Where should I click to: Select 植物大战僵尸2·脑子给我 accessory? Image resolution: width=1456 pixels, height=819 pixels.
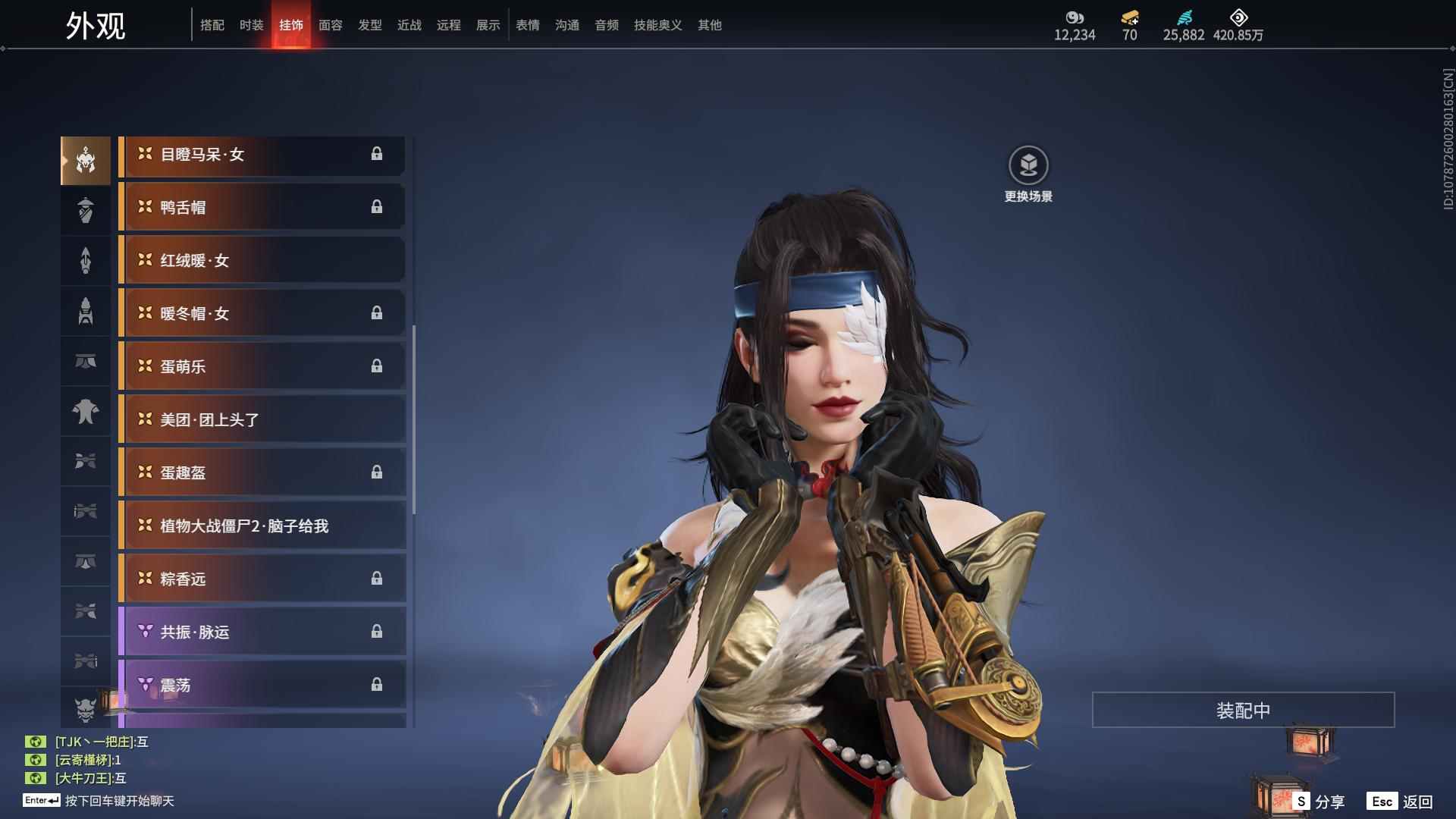[262, 526]
